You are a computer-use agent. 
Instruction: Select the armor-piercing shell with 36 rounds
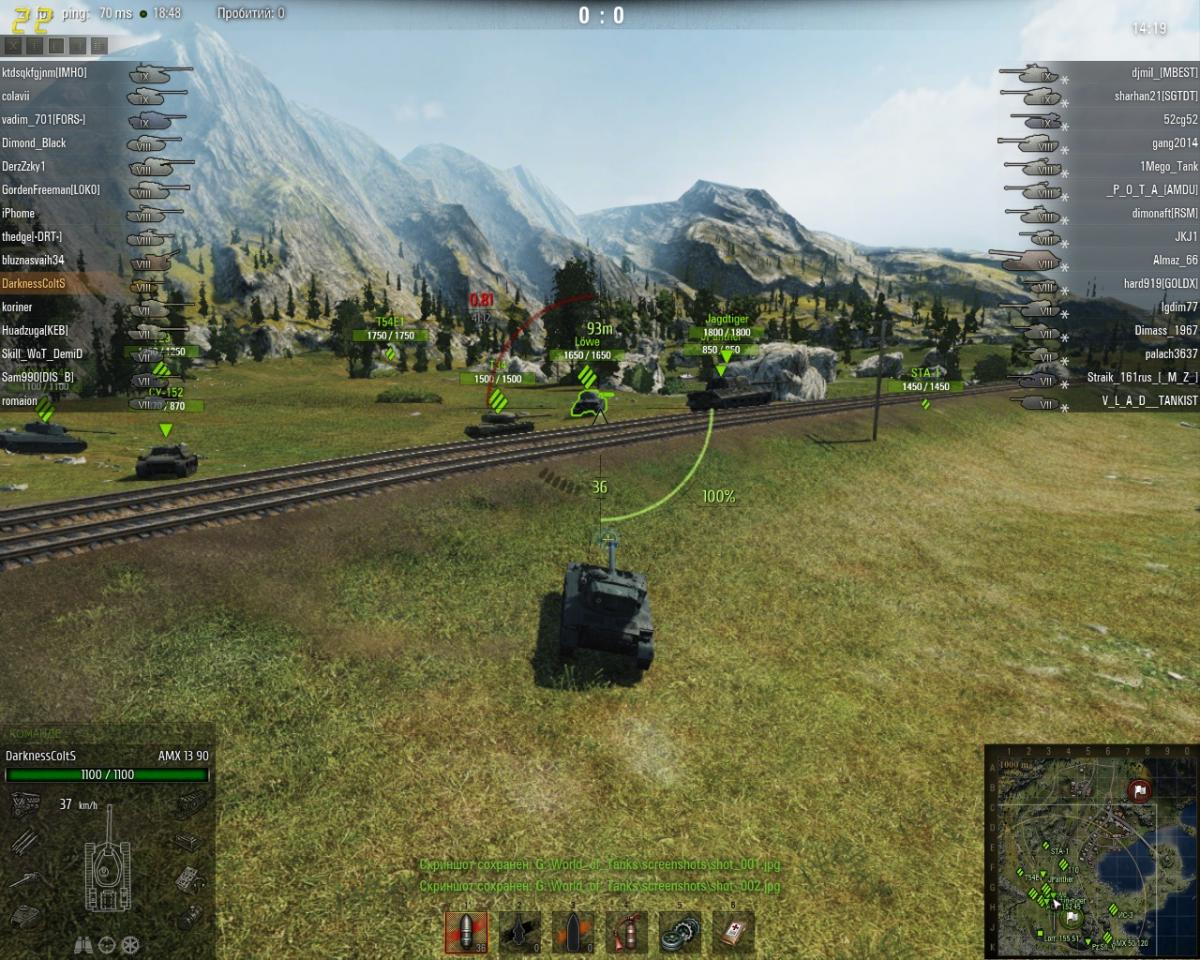tap(465, 931)
